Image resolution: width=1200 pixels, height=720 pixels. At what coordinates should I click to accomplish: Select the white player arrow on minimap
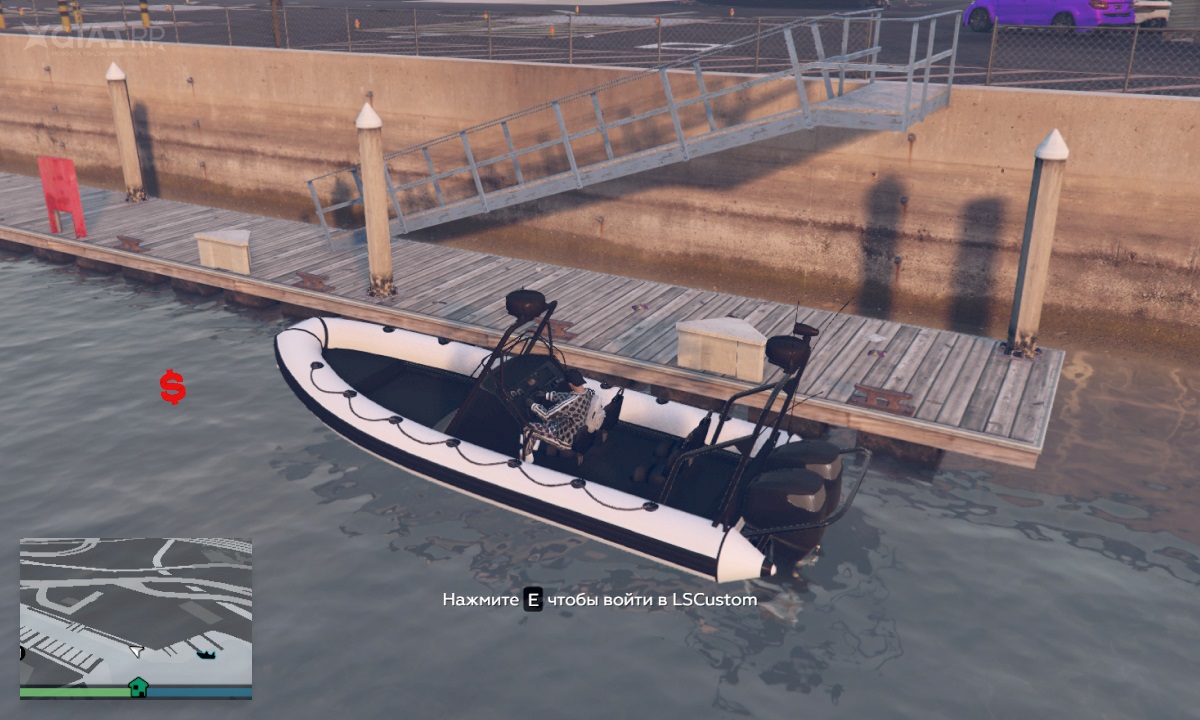pyautogui.click(x=136, y=651)
